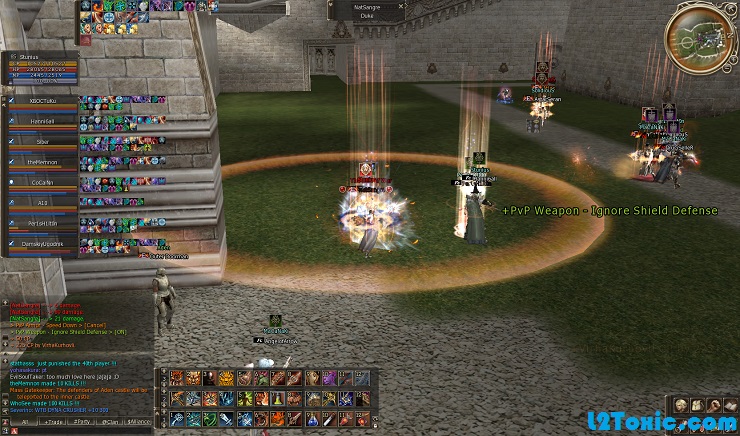Screen dimensions: 740x436
Task: Select party member HanniBall
Action: (x=41, y=122)
